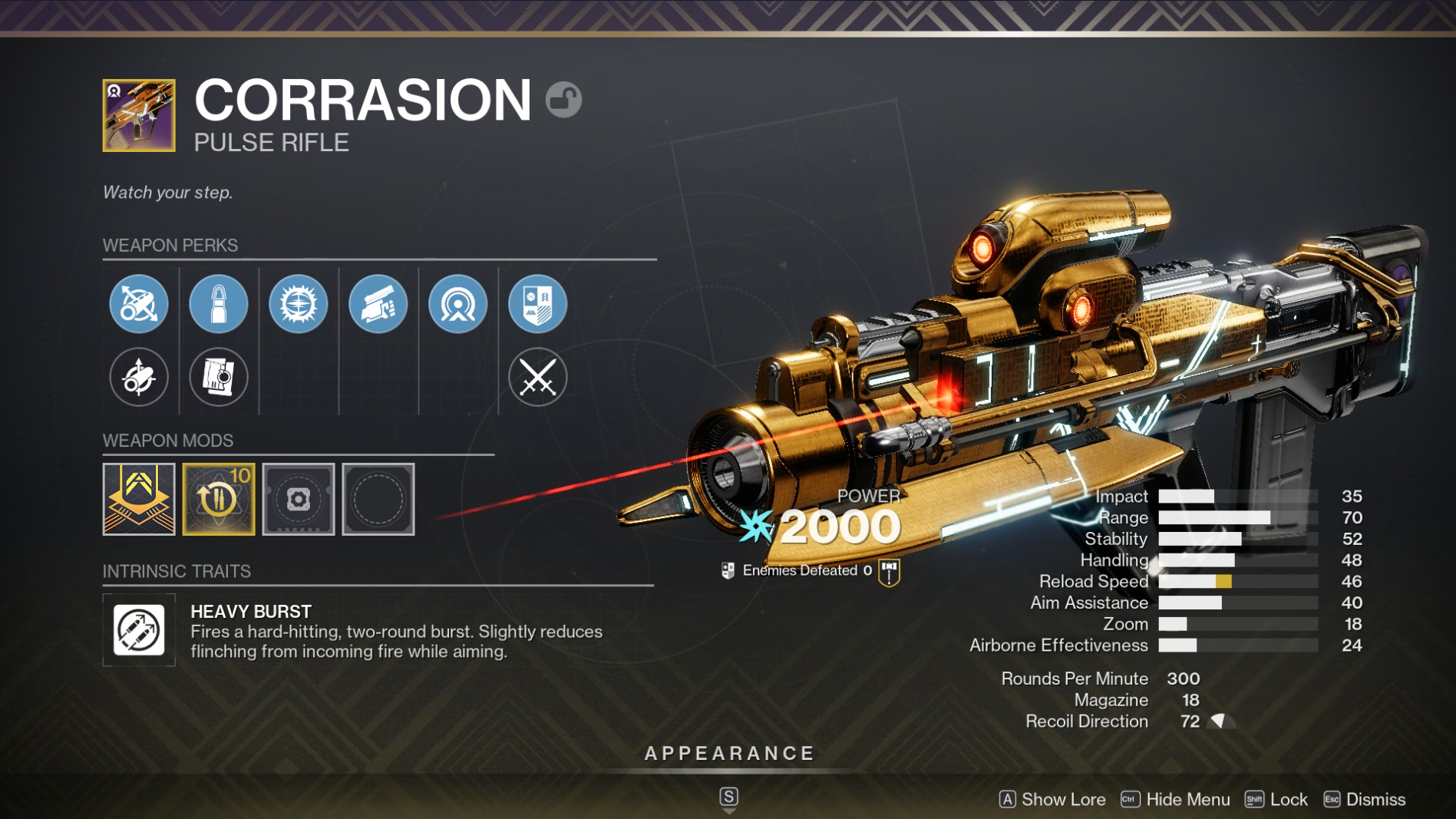
Task: Choose the gun-shaped trait perk icon
Action: [x=378, y=304]
